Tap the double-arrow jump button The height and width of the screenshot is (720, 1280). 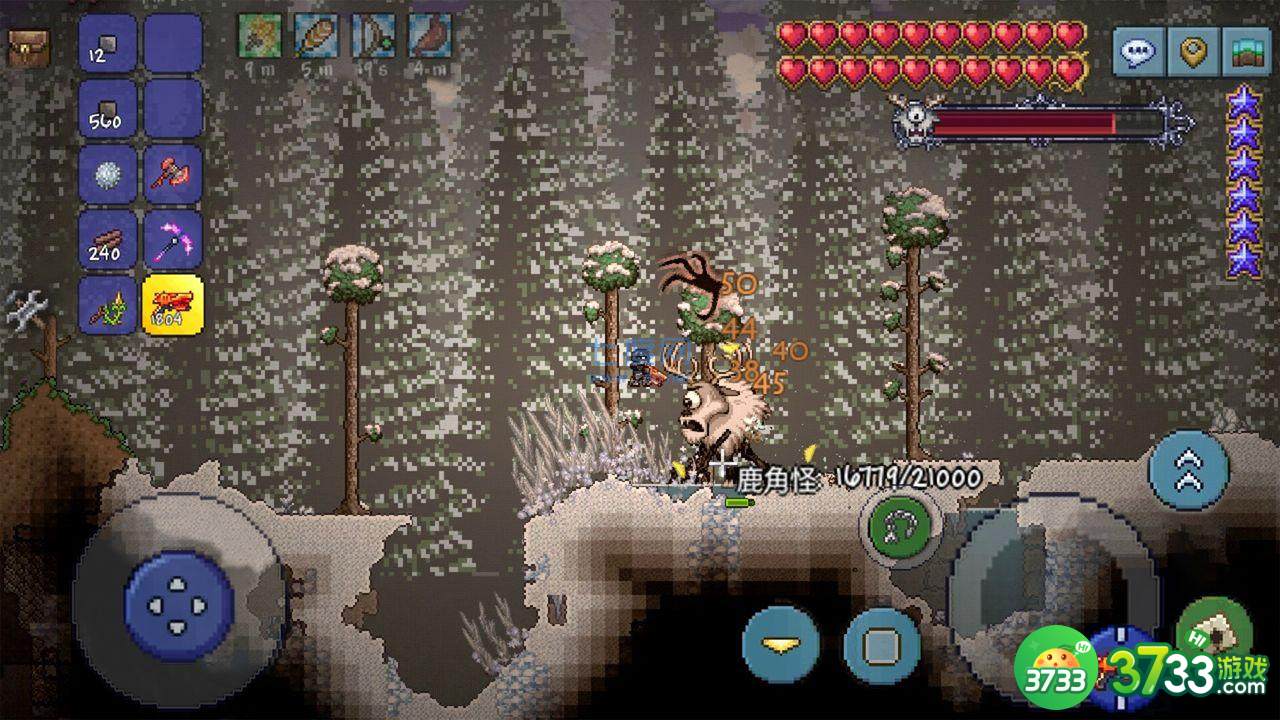point(1189,470)
